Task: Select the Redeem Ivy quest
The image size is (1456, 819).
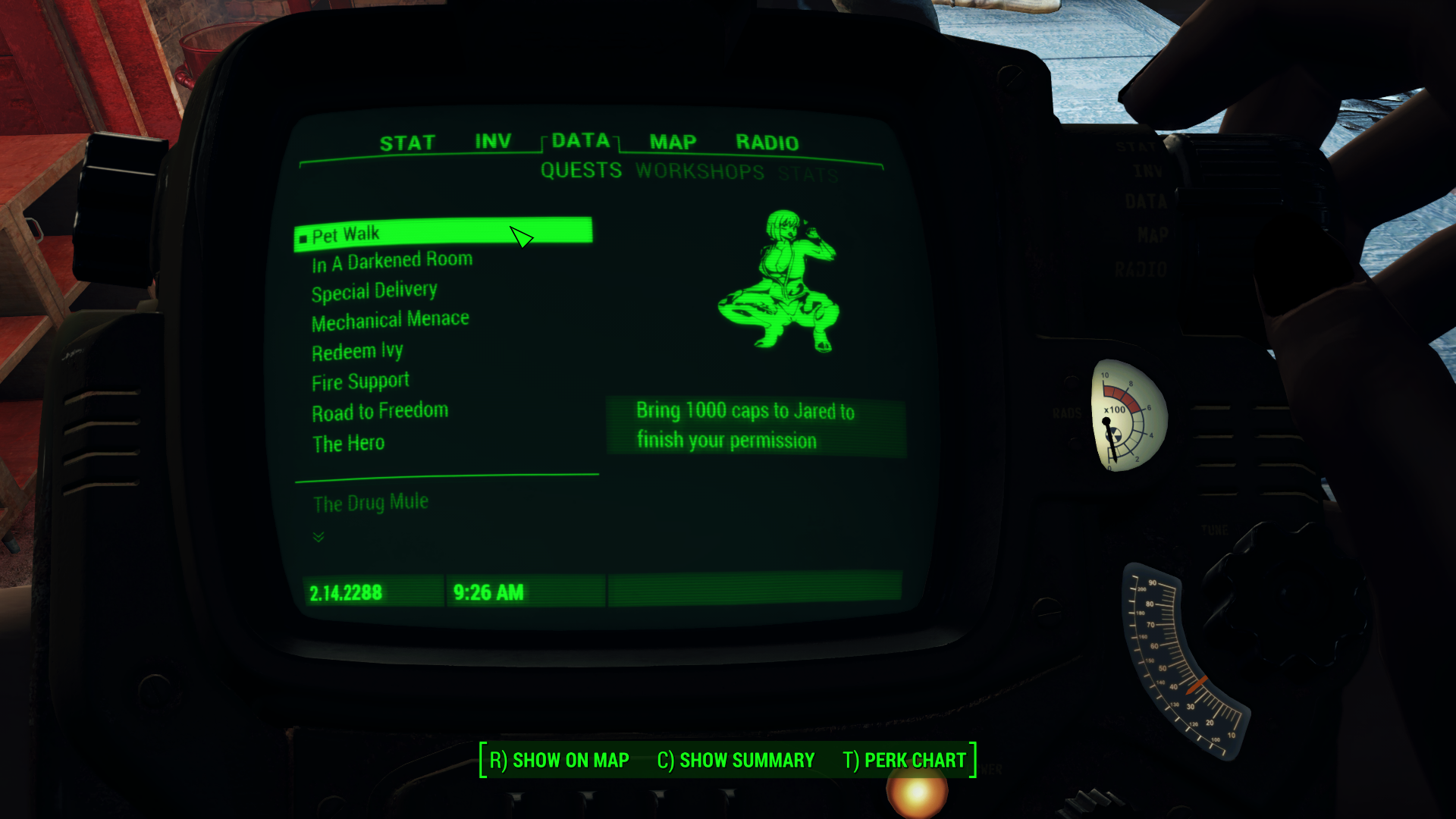Action: [x=357, y=350]
